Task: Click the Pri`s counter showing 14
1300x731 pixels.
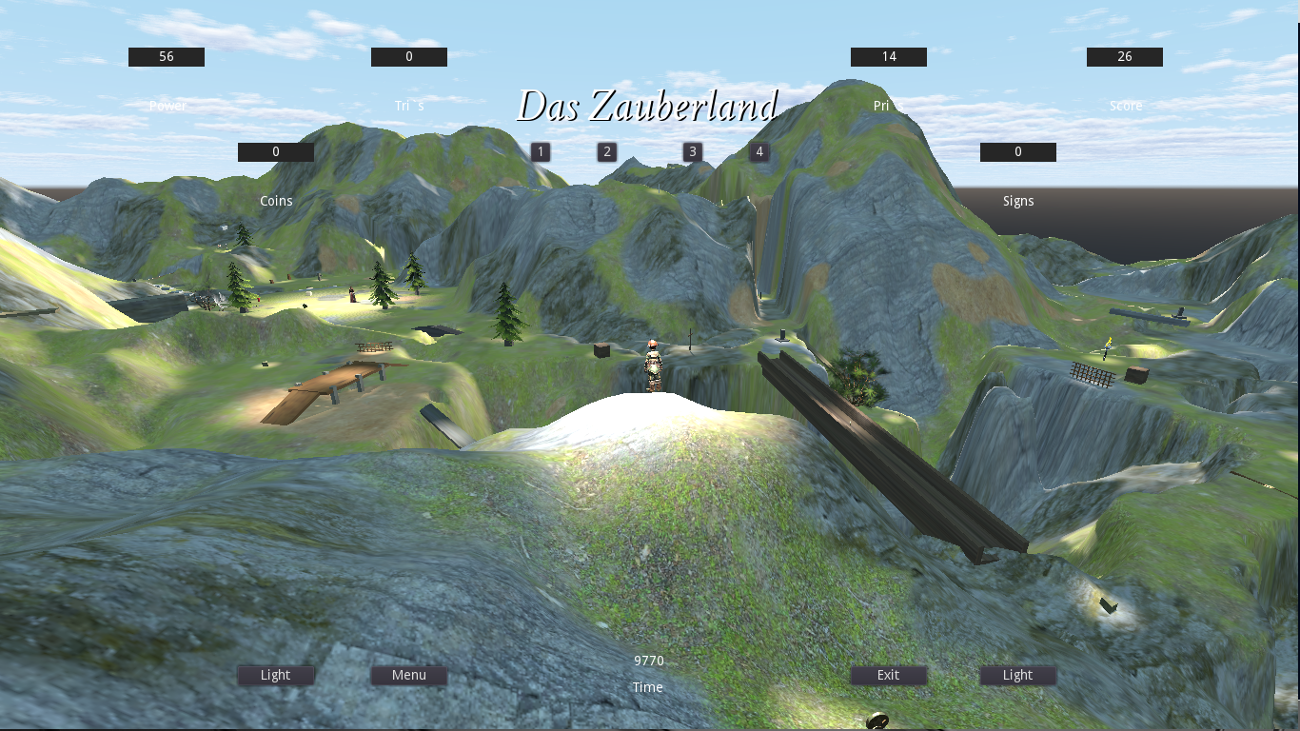Action: pyautogui.click(x=888, y=57)
